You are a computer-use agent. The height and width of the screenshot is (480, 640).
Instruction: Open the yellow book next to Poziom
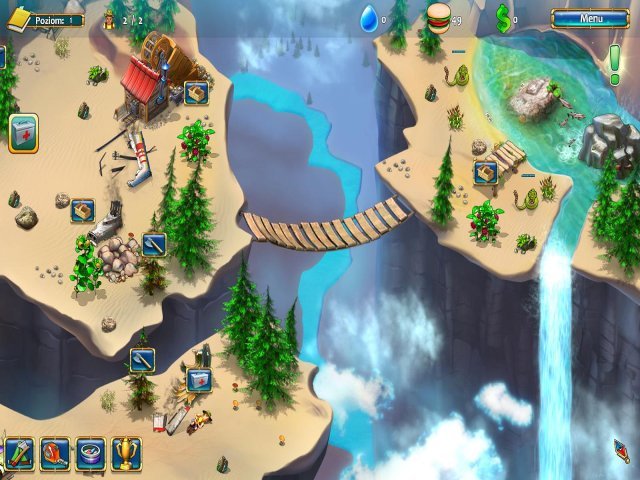coord(18,18)
